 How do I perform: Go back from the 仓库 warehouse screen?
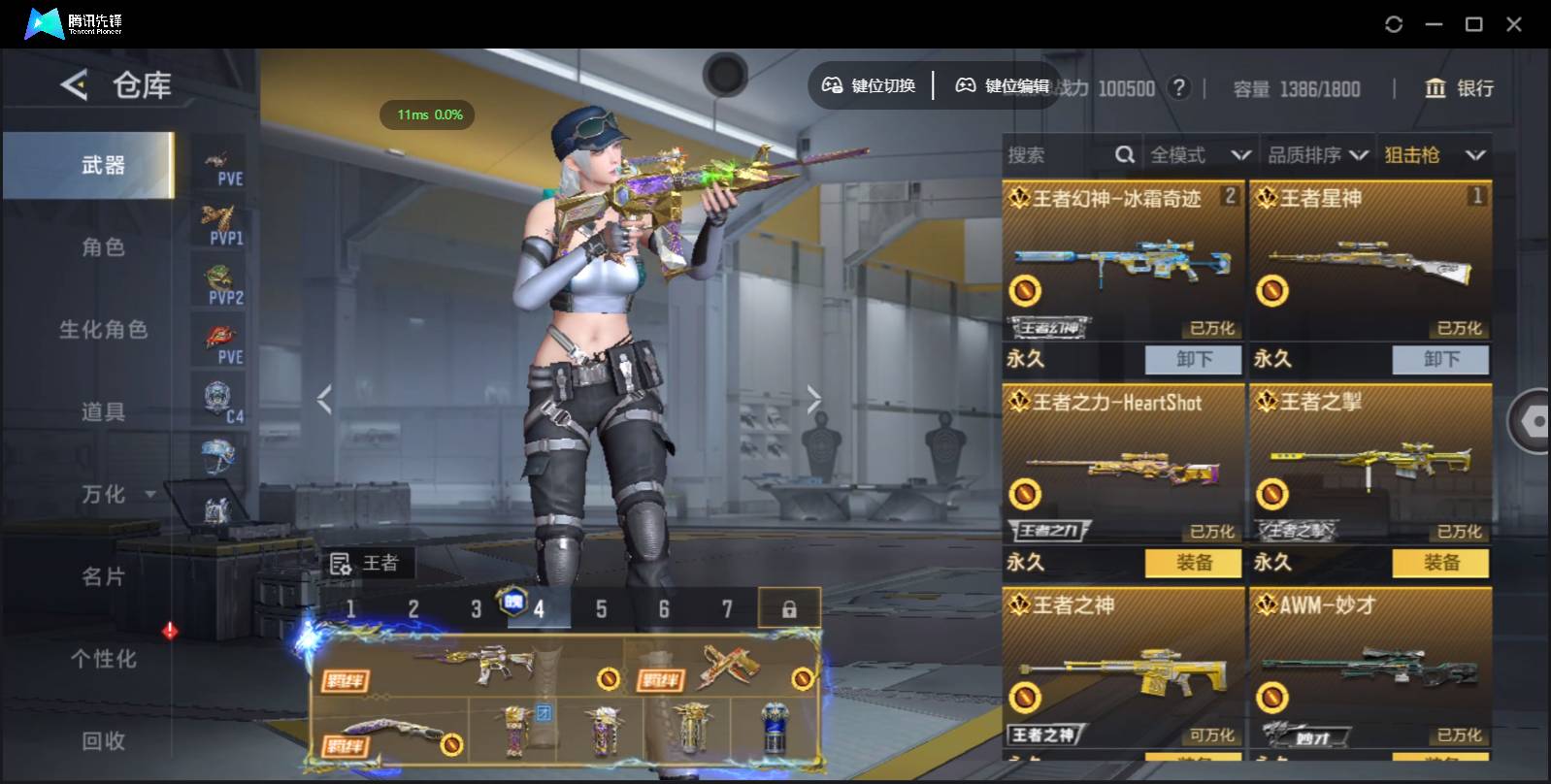[x=74, y=85]
